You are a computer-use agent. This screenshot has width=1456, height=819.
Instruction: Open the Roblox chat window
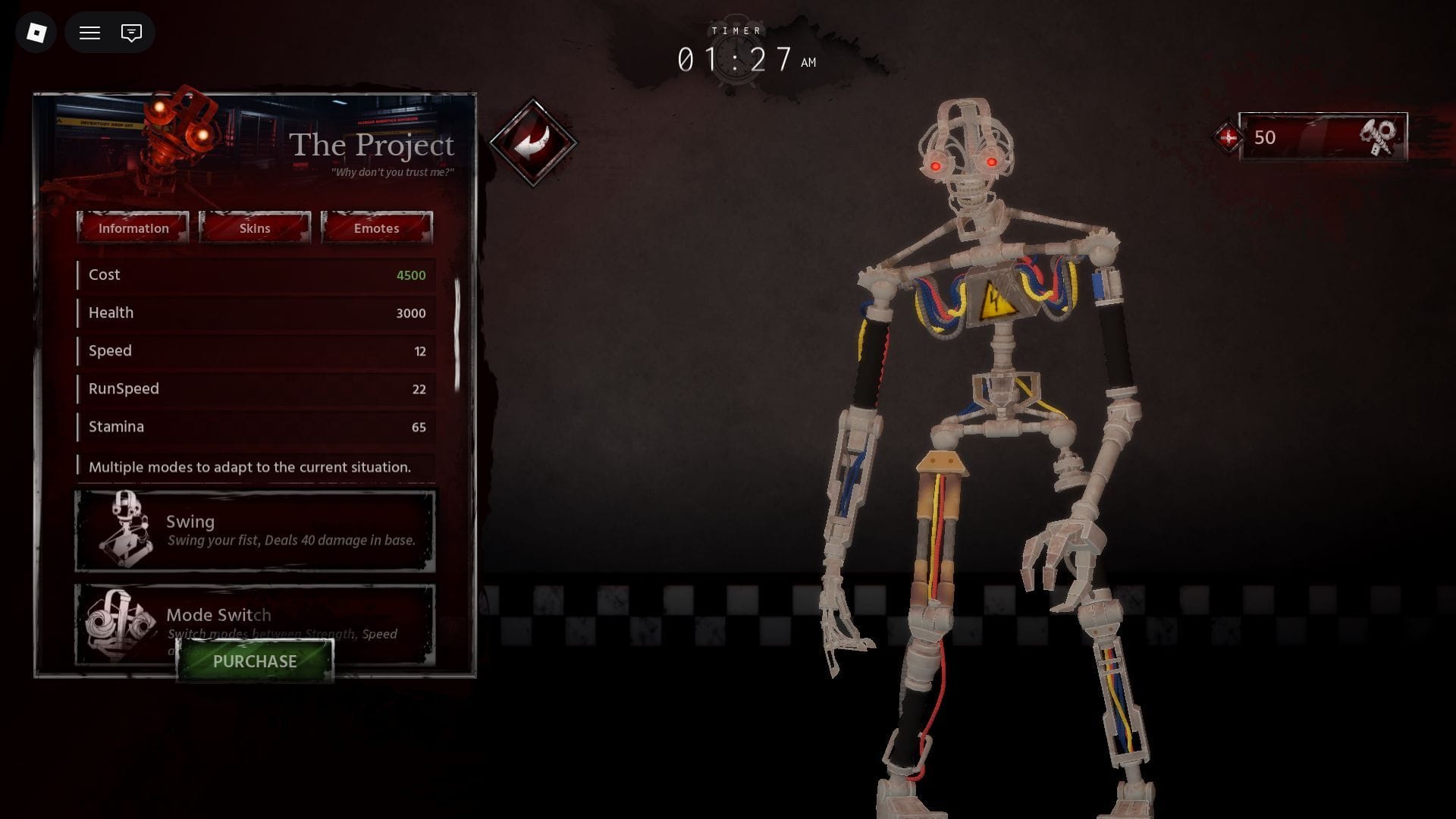point(131,33)
